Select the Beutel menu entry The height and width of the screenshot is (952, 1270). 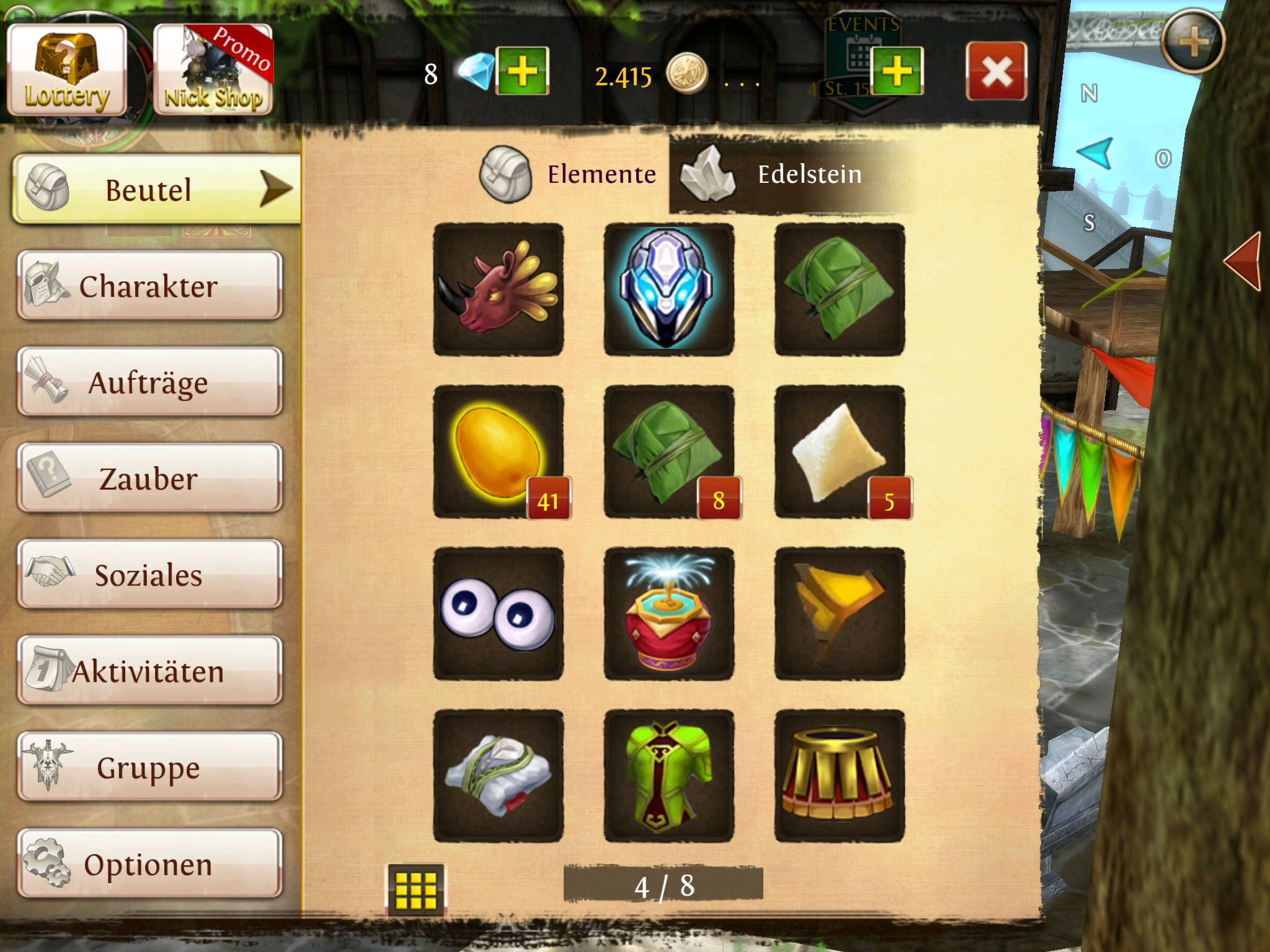(155, 189)
